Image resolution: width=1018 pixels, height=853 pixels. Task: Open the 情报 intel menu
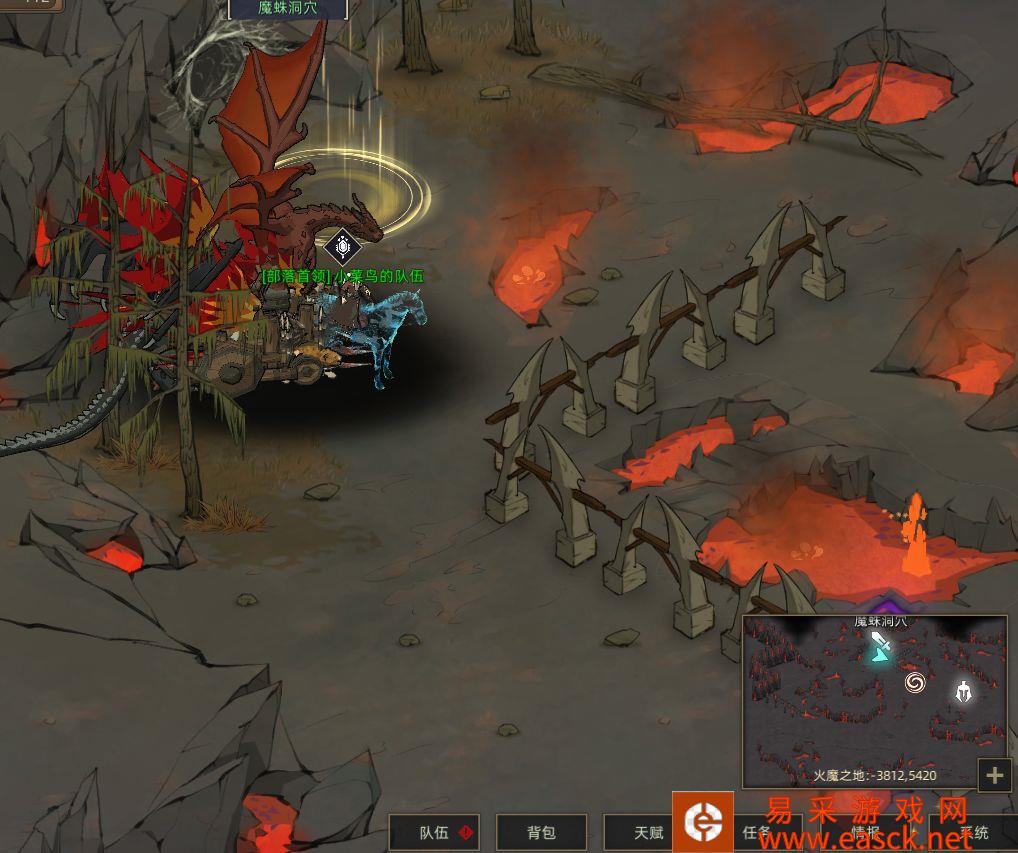tap(866, 832)
